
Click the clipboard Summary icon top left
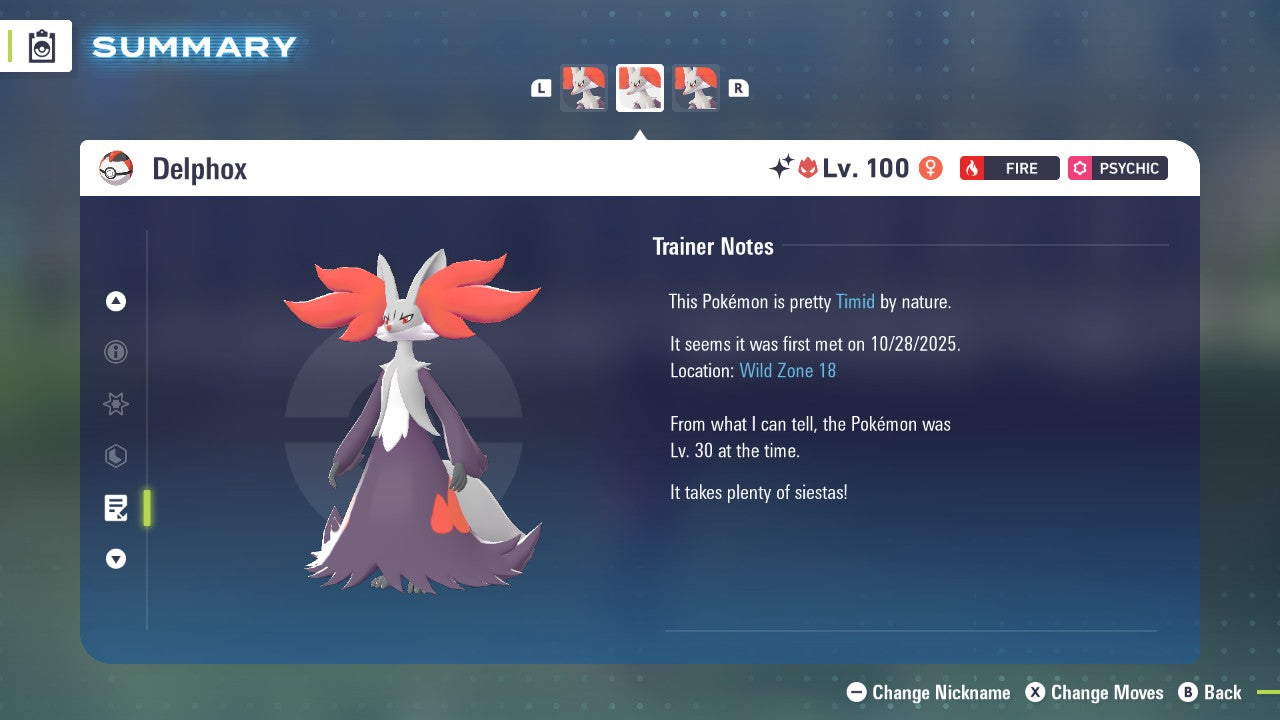[x=42, y=46]
